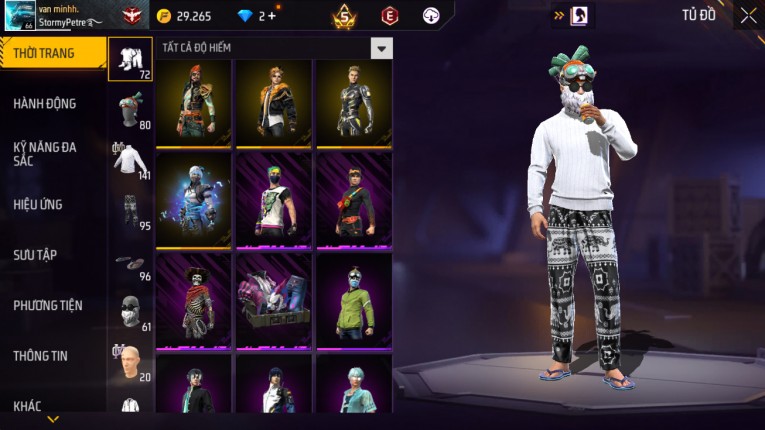765x430 pixels.
Task: Pick the blue glowing ninja outfit
Action: click(193, 200)
